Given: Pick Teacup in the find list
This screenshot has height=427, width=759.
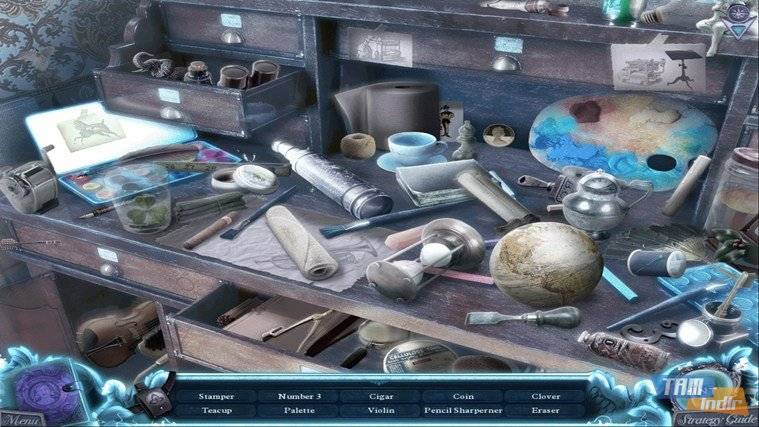Looking at the screenshot, I should pyautogui.click(x=216, y=410).
